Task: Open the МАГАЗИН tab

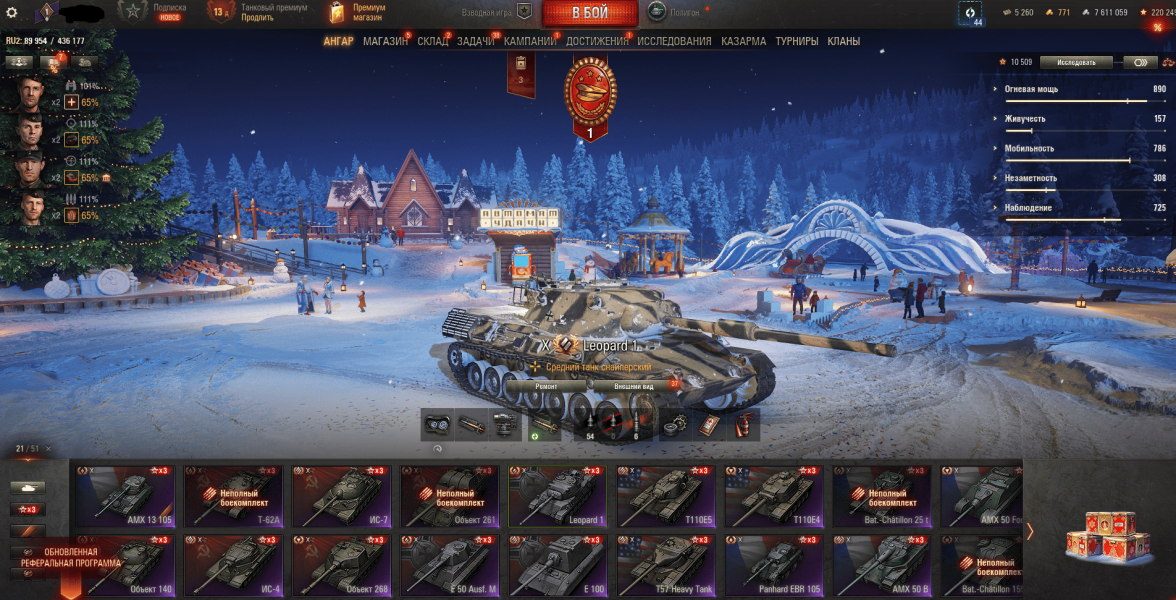Action: [385, 41]
